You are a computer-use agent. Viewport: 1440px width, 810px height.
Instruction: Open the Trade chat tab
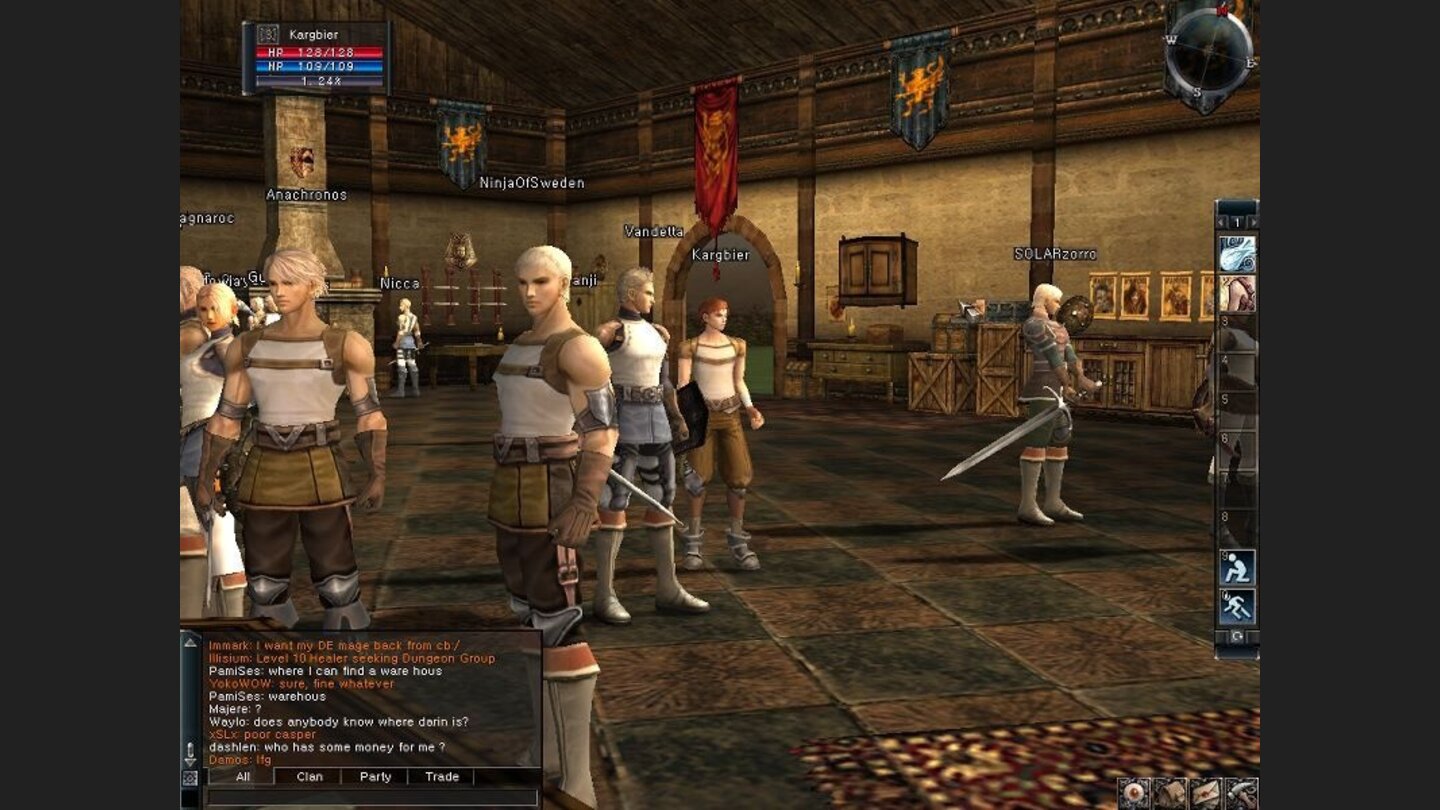(x=441, y=777)
